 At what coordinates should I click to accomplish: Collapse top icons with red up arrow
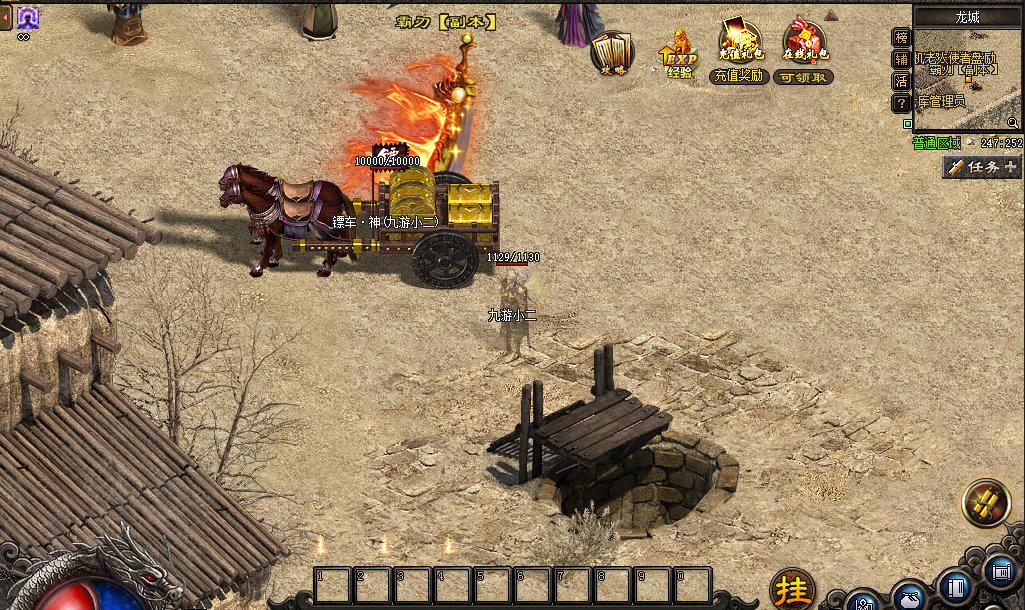pos(831,15)
